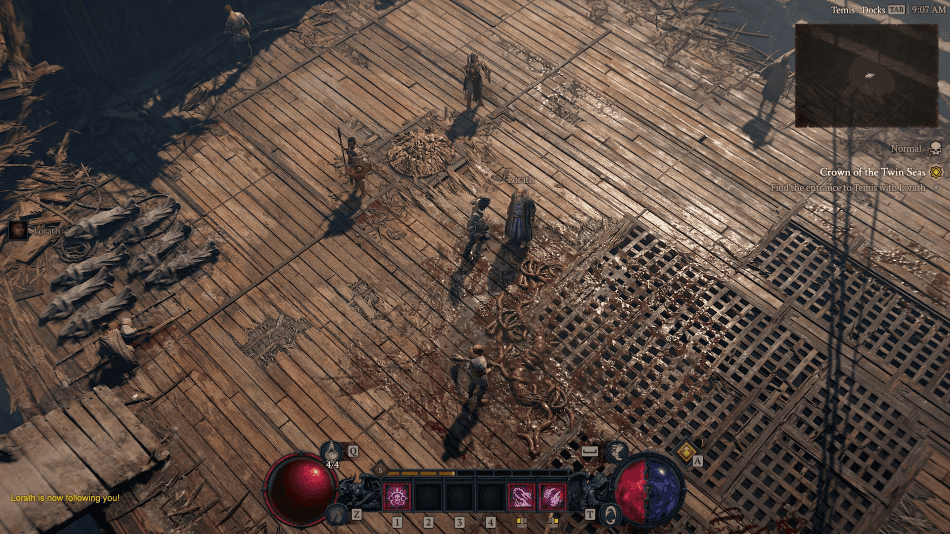This screenshot has height=534, width=950.
Task: Select the Crown of the Twin Seas quest tracker
Action: coord(873,172)
